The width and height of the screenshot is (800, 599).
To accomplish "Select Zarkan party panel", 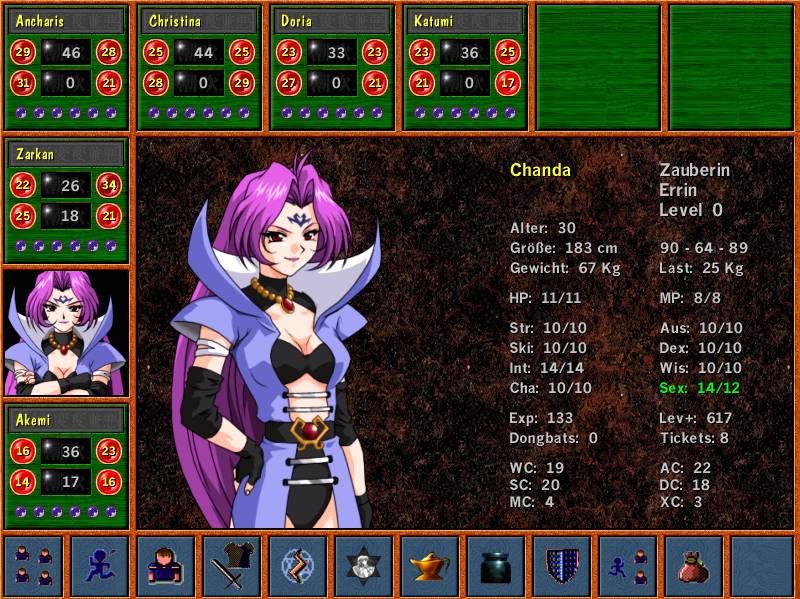I will [67, 200].
